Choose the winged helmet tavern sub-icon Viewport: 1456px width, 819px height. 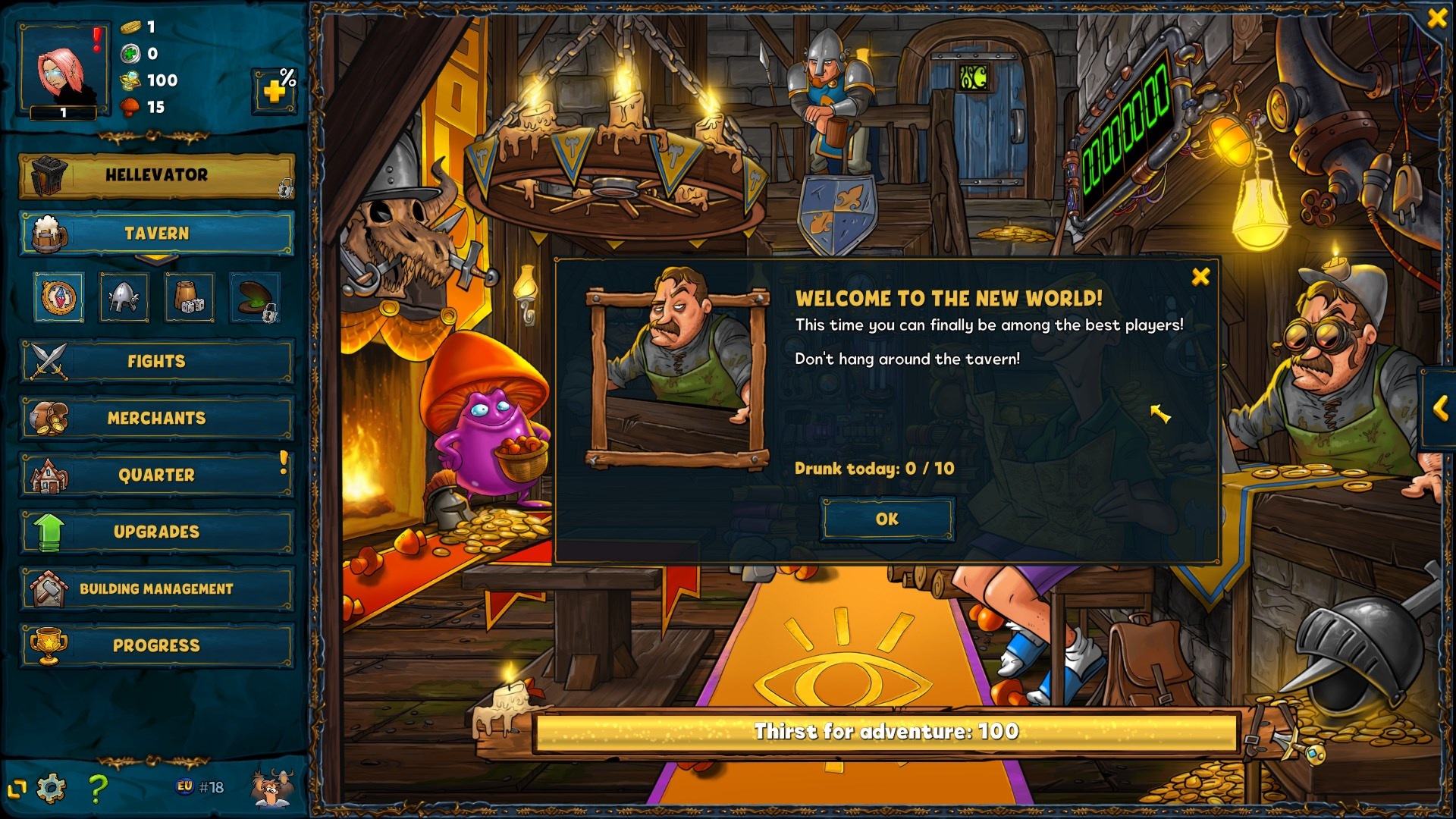tap(124, 297)
